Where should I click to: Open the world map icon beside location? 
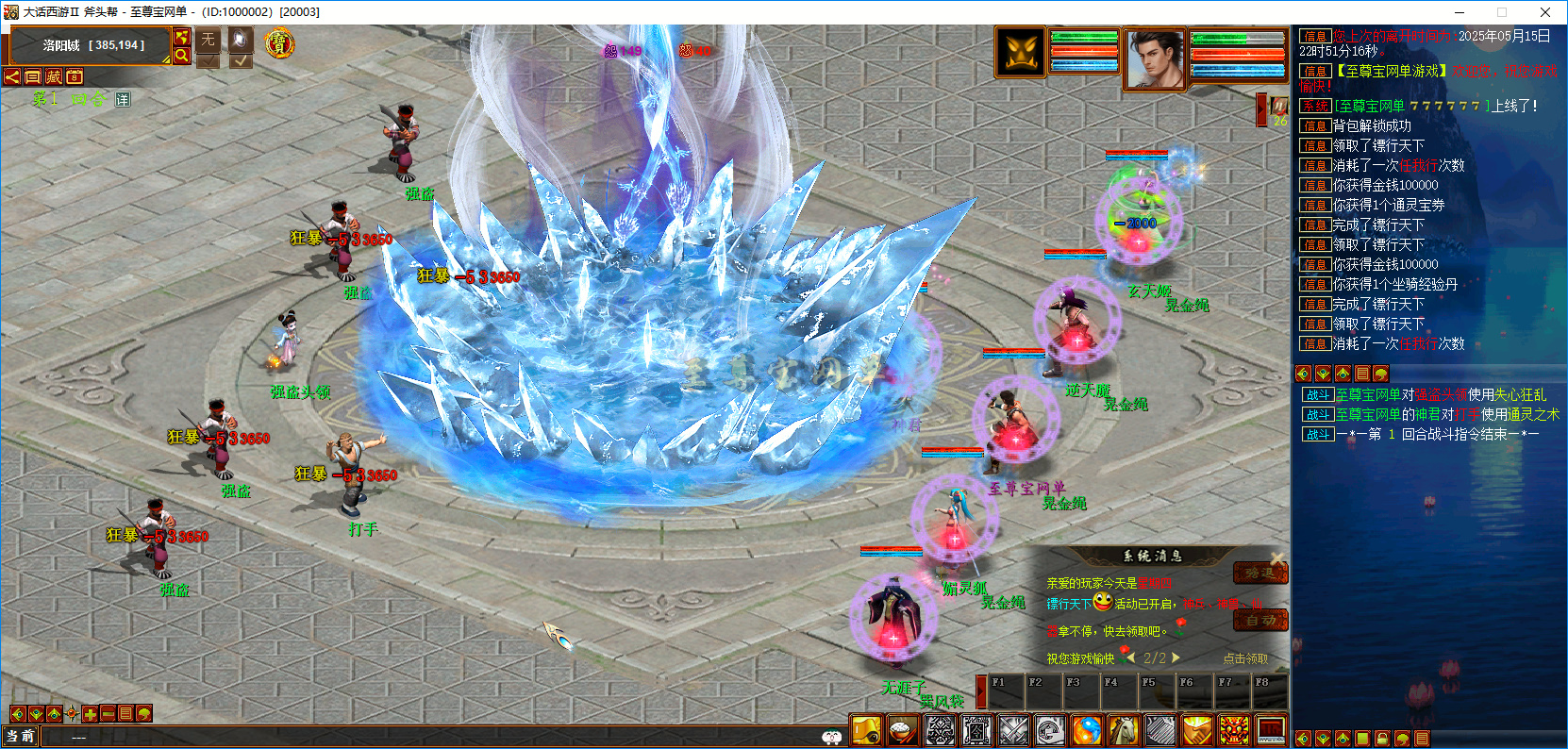coord(182,37)
